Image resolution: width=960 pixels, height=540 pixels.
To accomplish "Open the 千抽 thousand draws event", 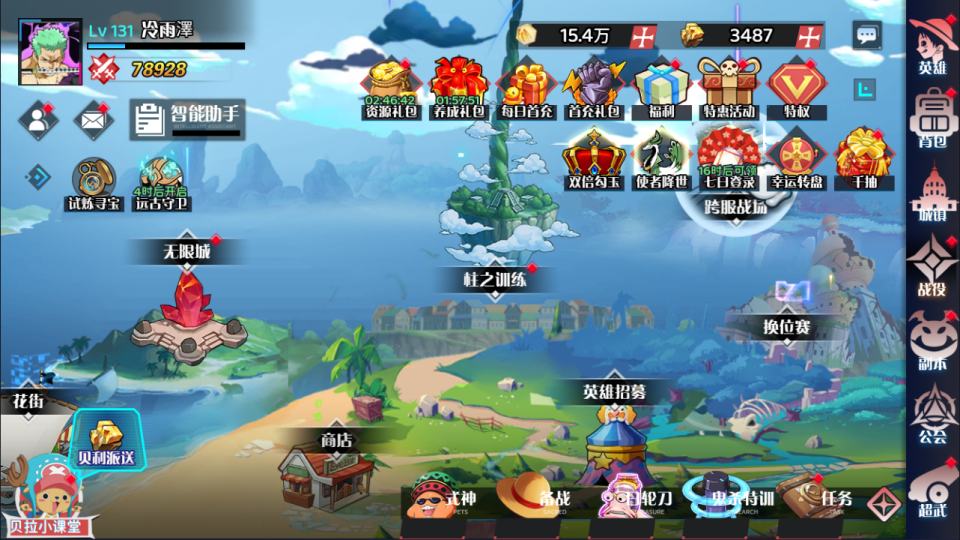I will (x=863, y=157).
